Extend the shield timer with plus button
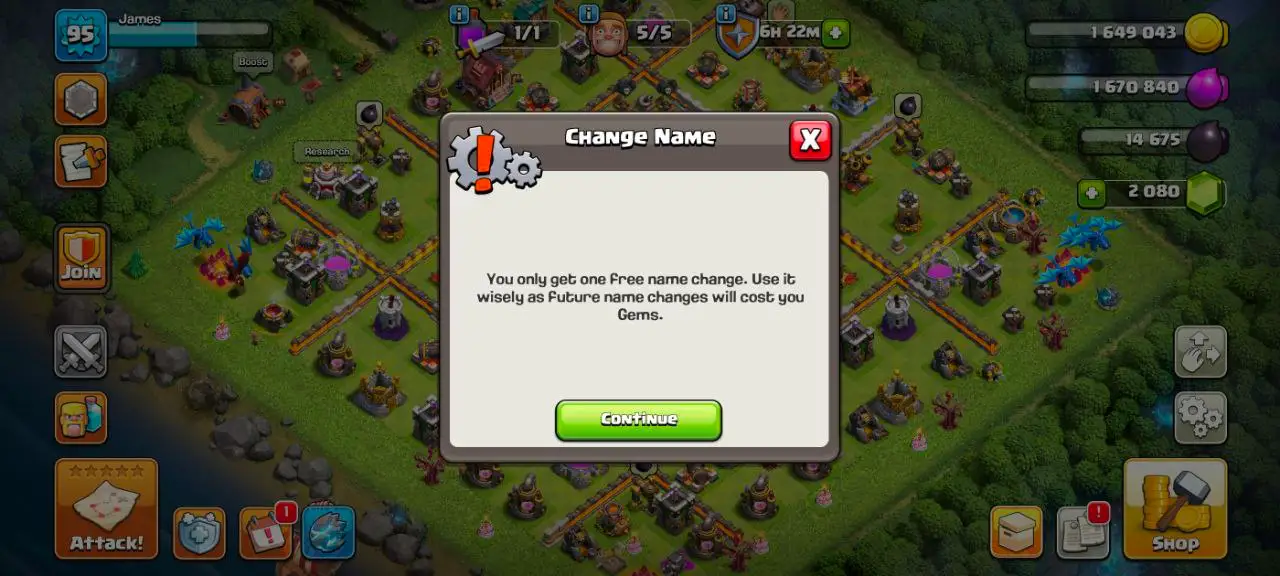 coord(836,32)
